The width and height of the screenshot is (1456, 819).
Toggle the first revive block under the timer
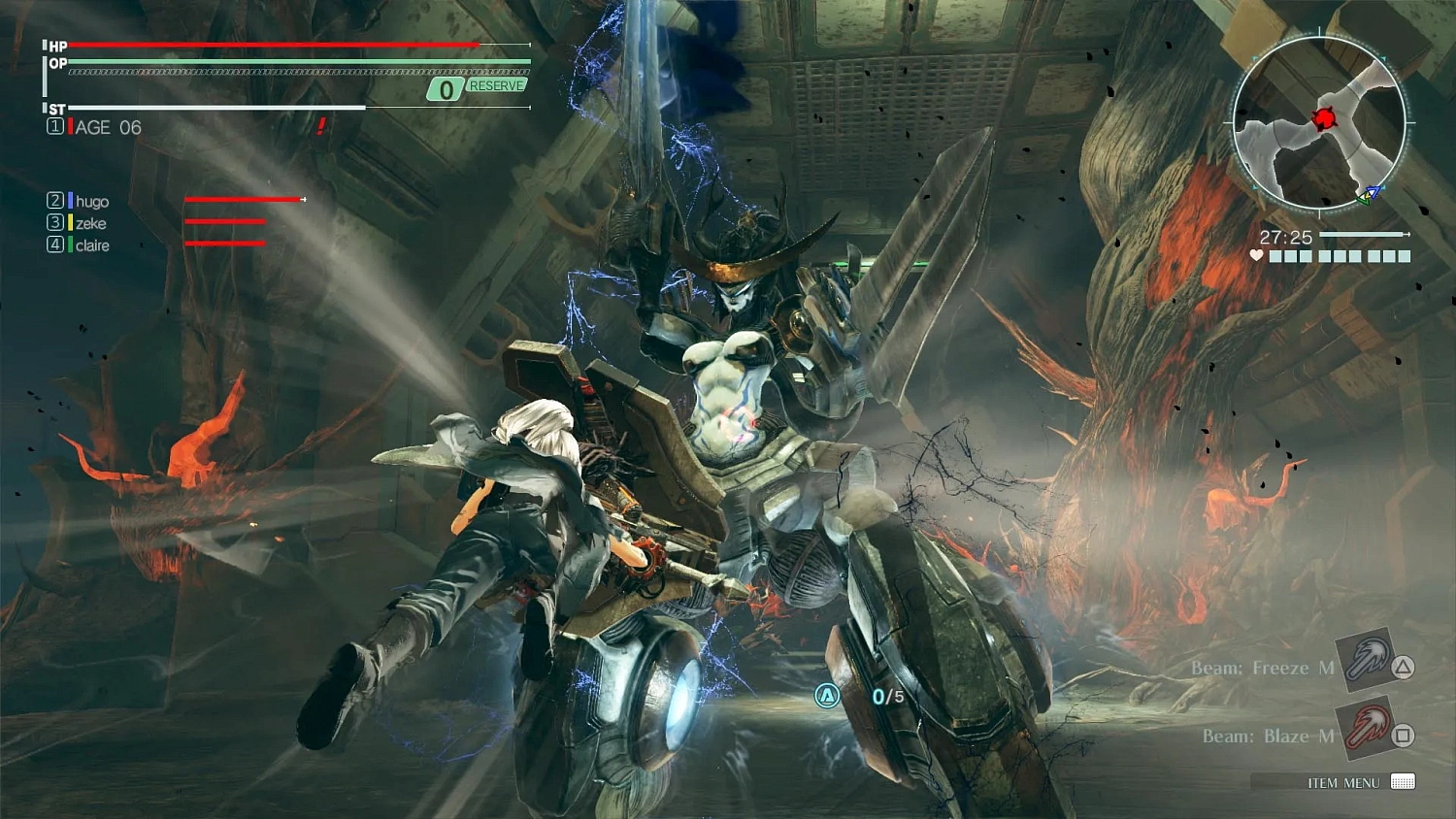[1276, 256]
